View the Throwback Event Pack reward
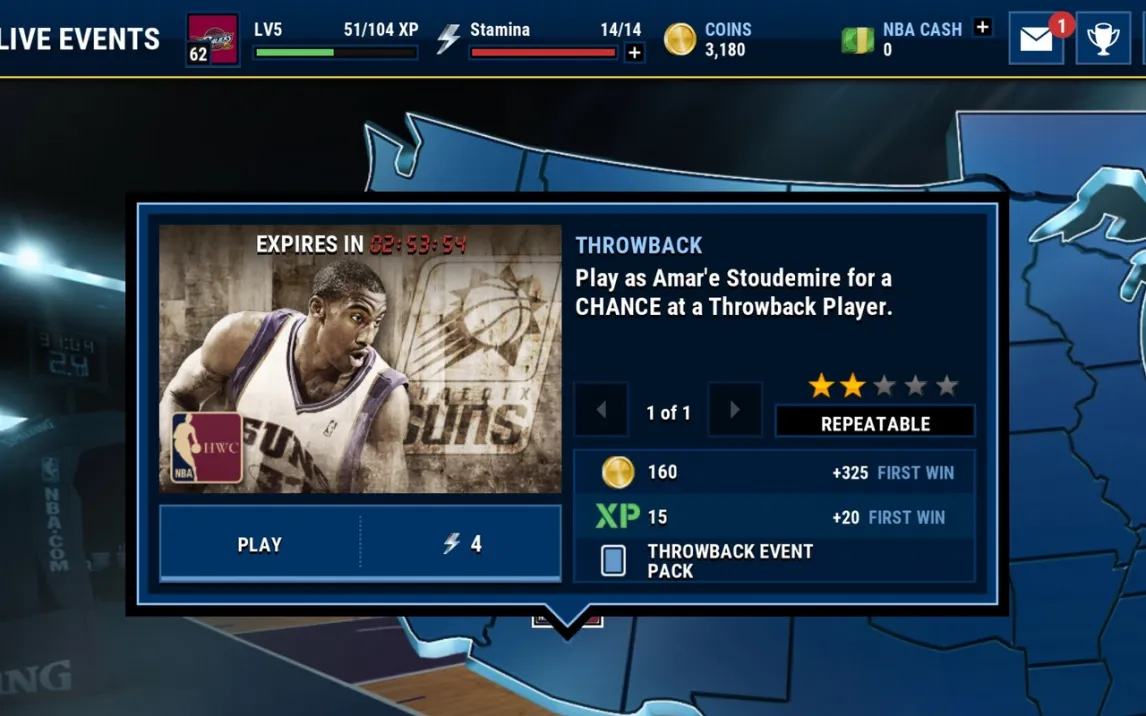1146x716 pixels. coord(729,561)
